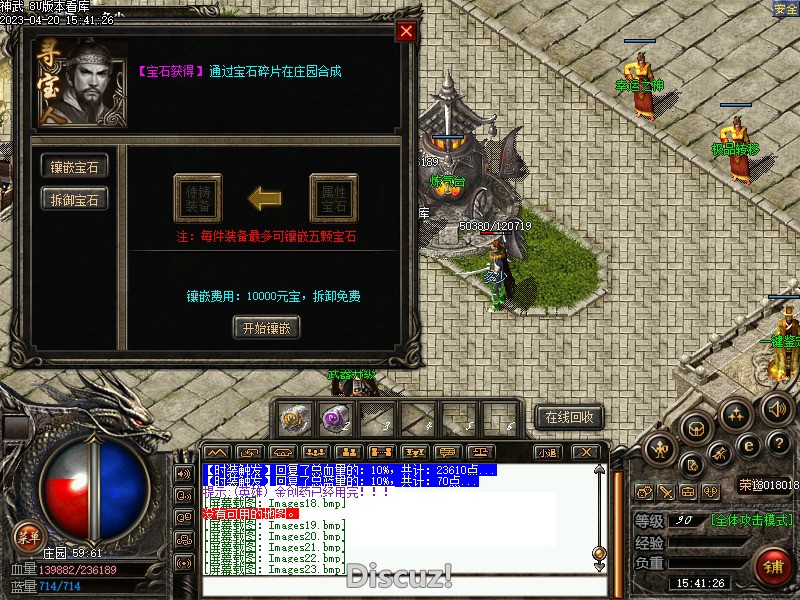Close the gem inlay dialog
The height and width of the screenshot is (600, 800).
406,31
